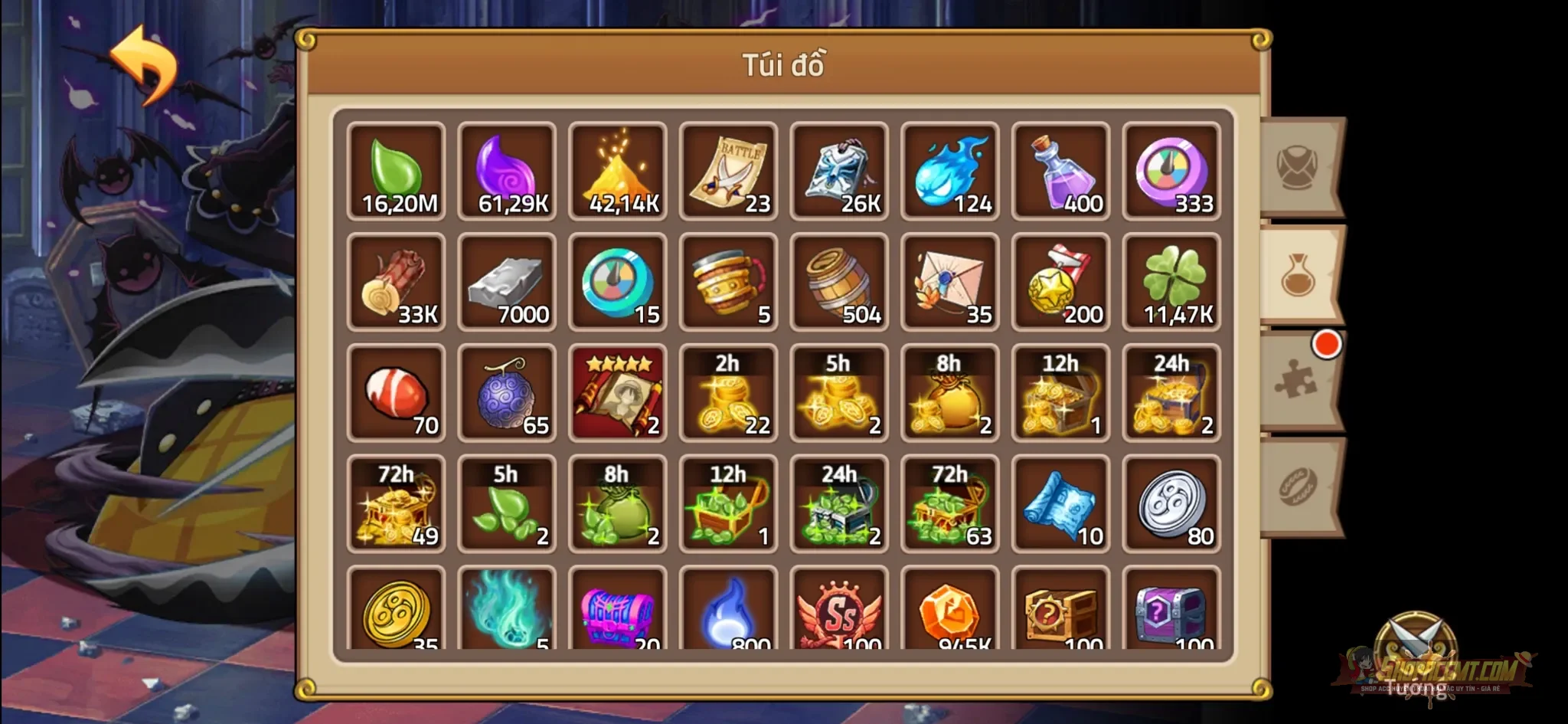
Task: Open the purple flame item with 61,29K
Action: (509, 169)
